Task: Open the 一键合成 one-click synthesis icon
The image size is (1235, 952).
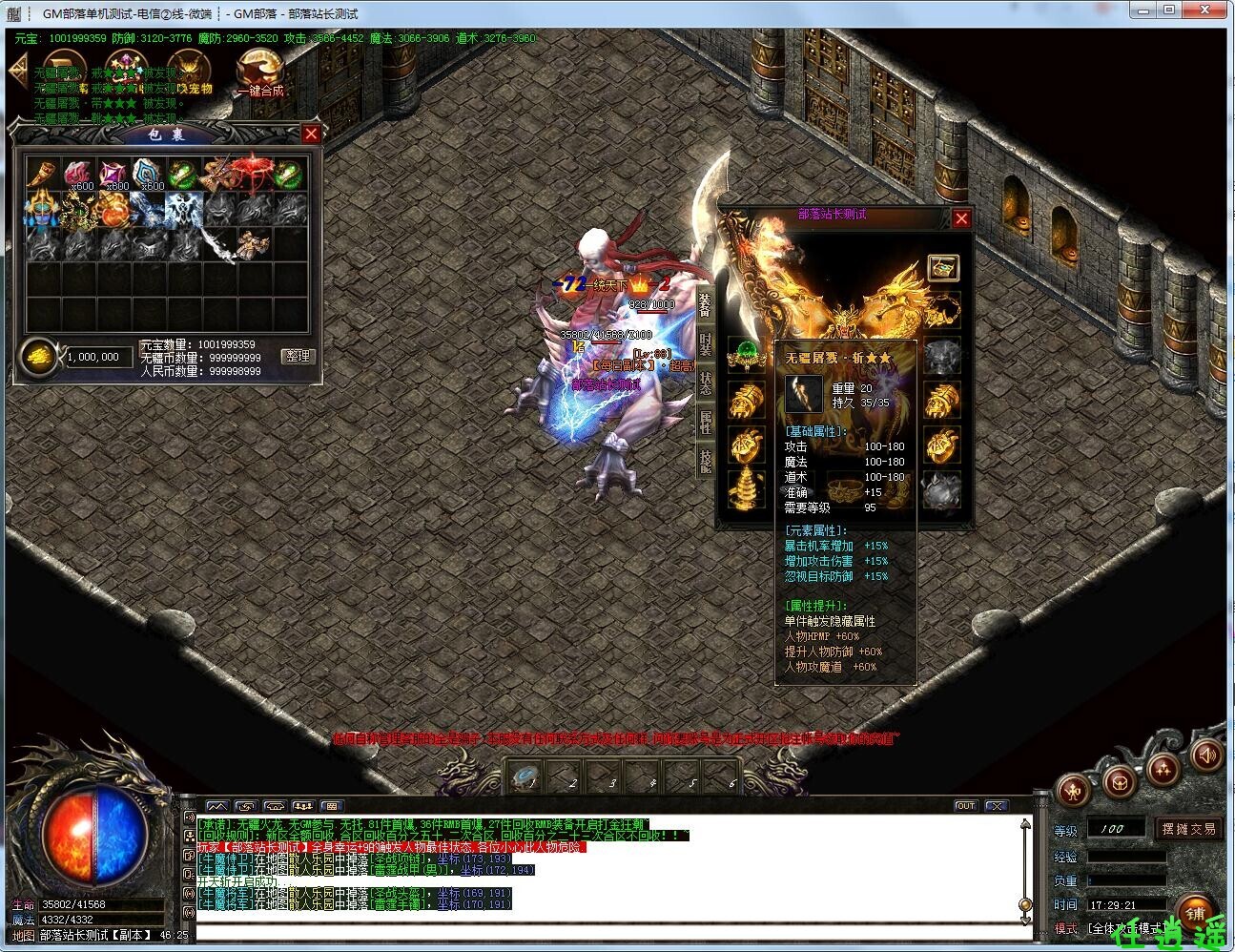Action: coord(260,74)
